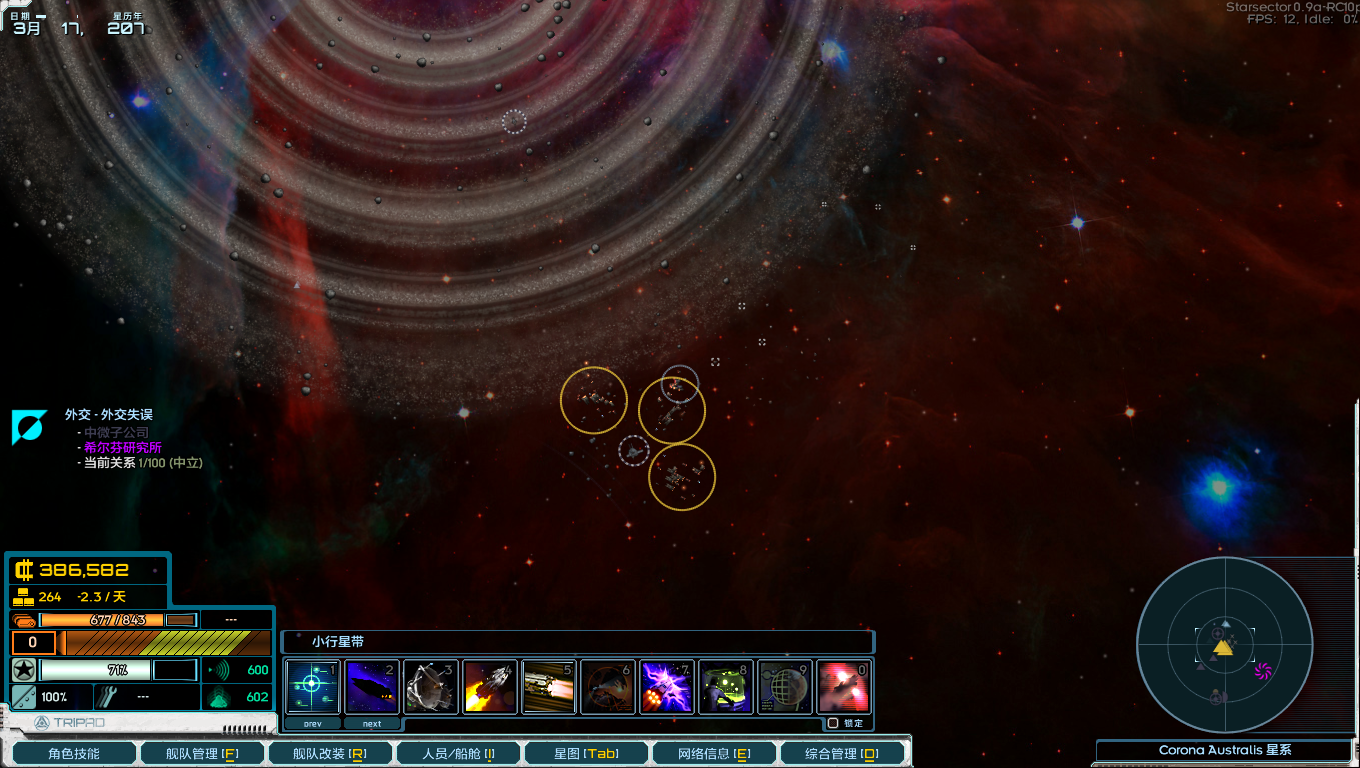The height and width of the screenshot is (768, 1360).
Task: Use the purple Transverse Jump ability icon
Action: (666, 686)
